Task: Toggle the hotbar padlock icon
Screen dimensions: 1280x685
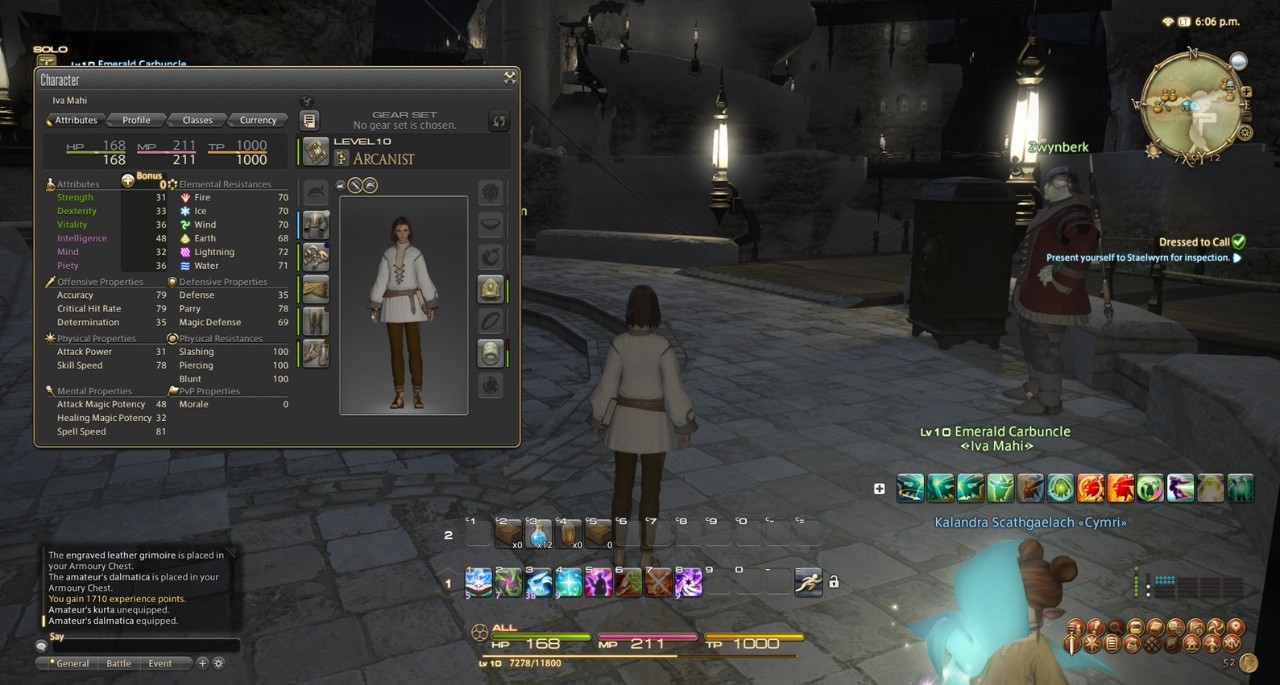Action: 834,581
